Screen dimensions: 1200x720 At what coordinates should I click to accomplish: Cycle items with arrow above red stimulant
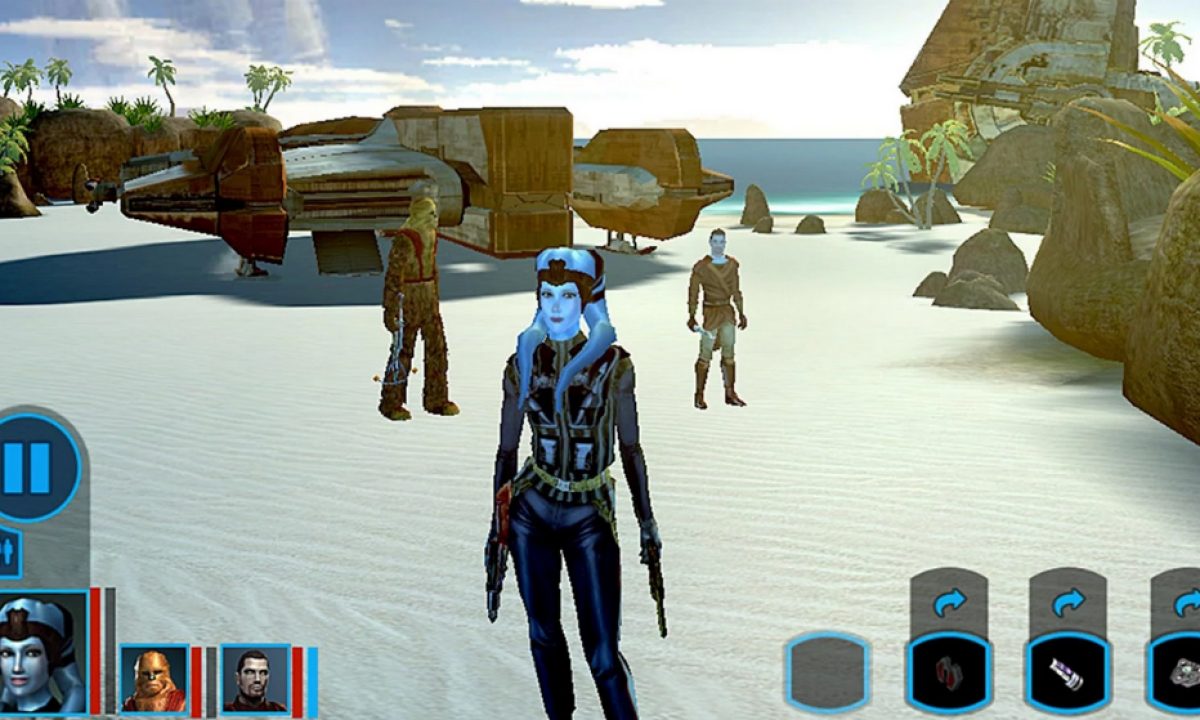click(x=949, y=603)
